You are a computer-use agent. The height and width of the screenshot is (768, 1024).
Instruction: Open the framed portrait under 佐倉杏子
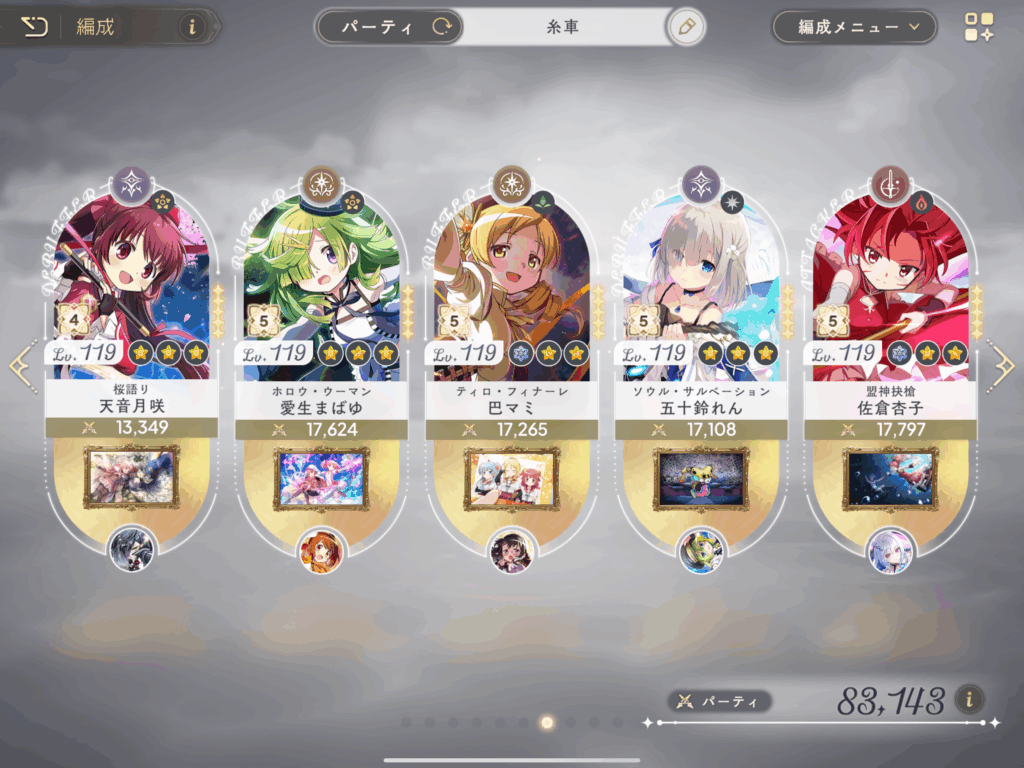tap(891, 478)
